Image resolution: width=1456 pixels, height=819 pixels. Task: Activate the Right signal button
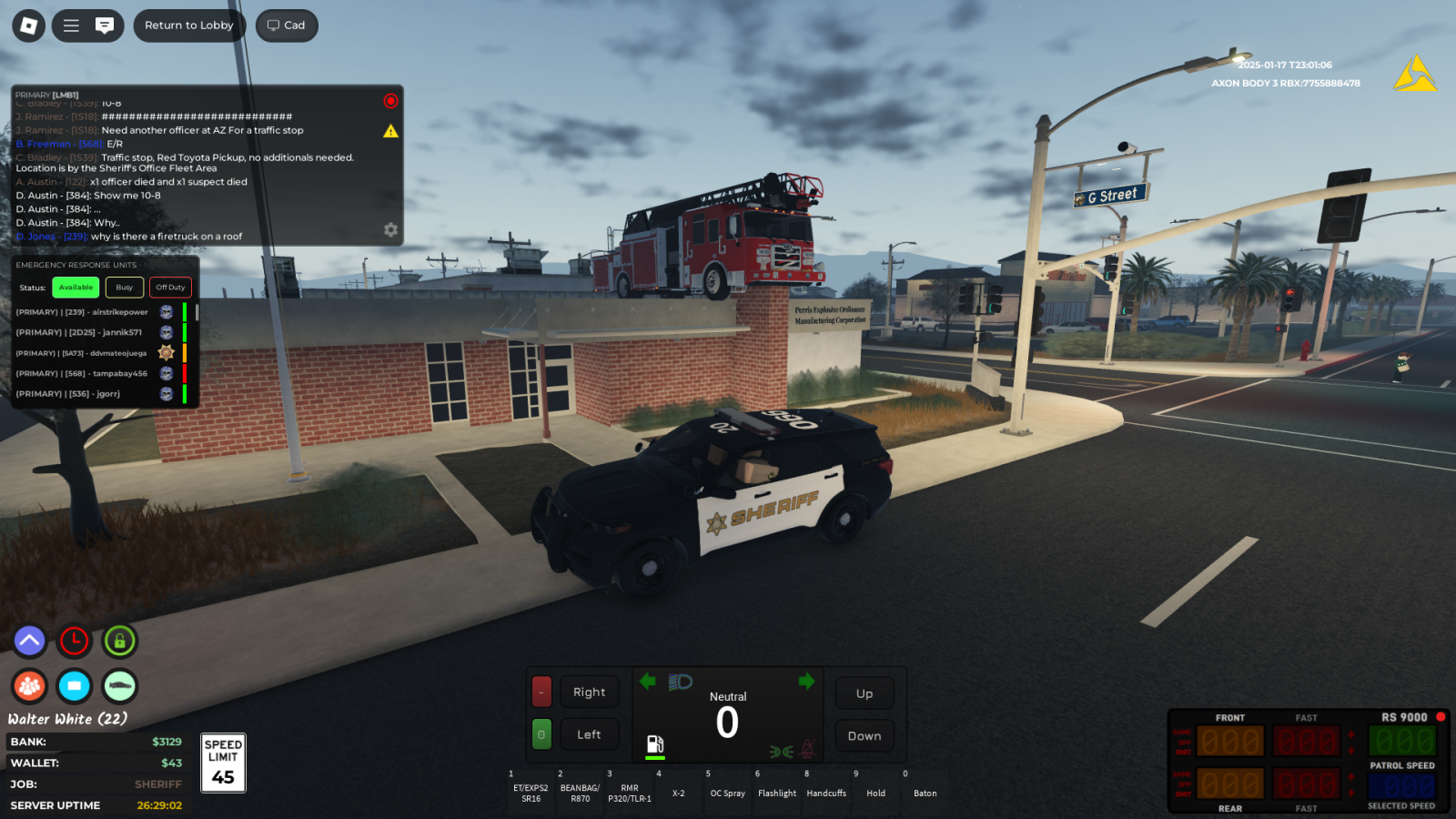[589, 693]
